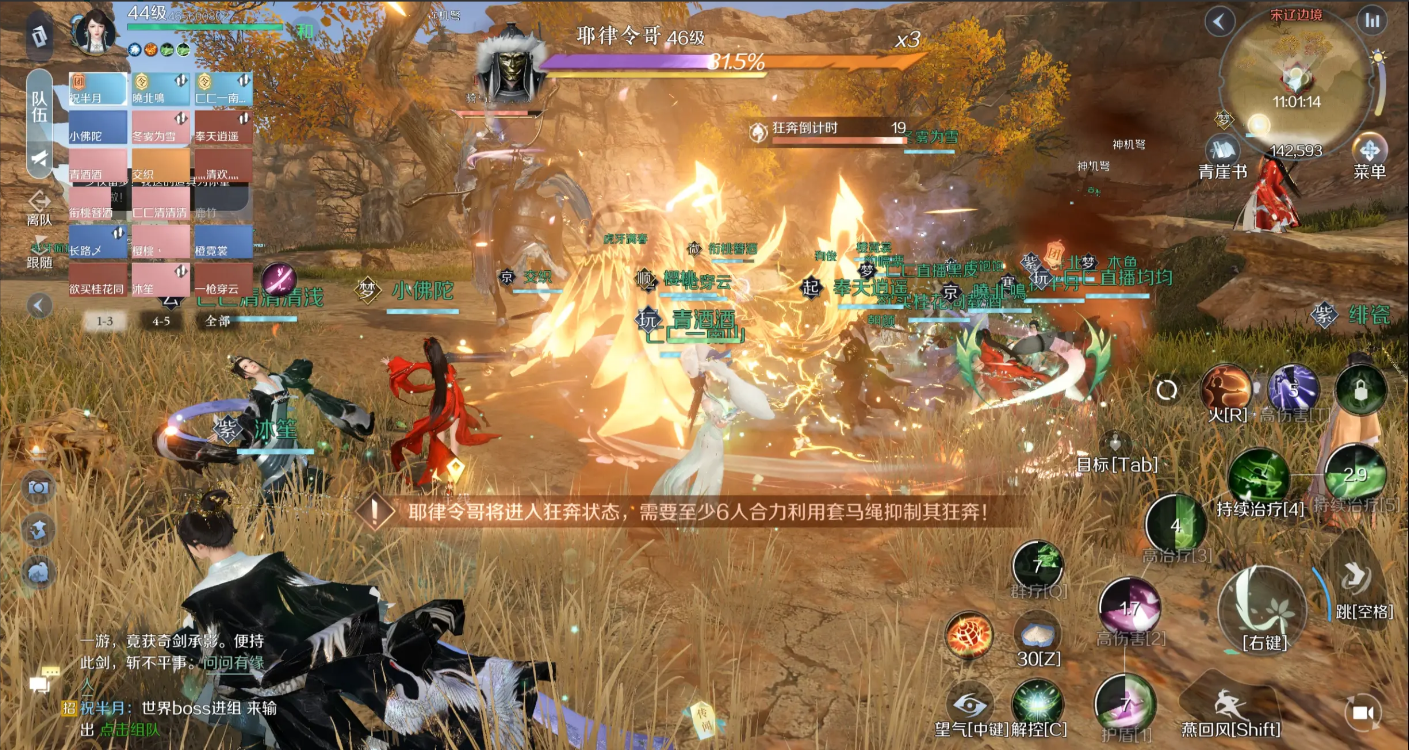Open the 青崖书 handbook
Viewport: 1409px width, 750px height.
[1222, 153]
